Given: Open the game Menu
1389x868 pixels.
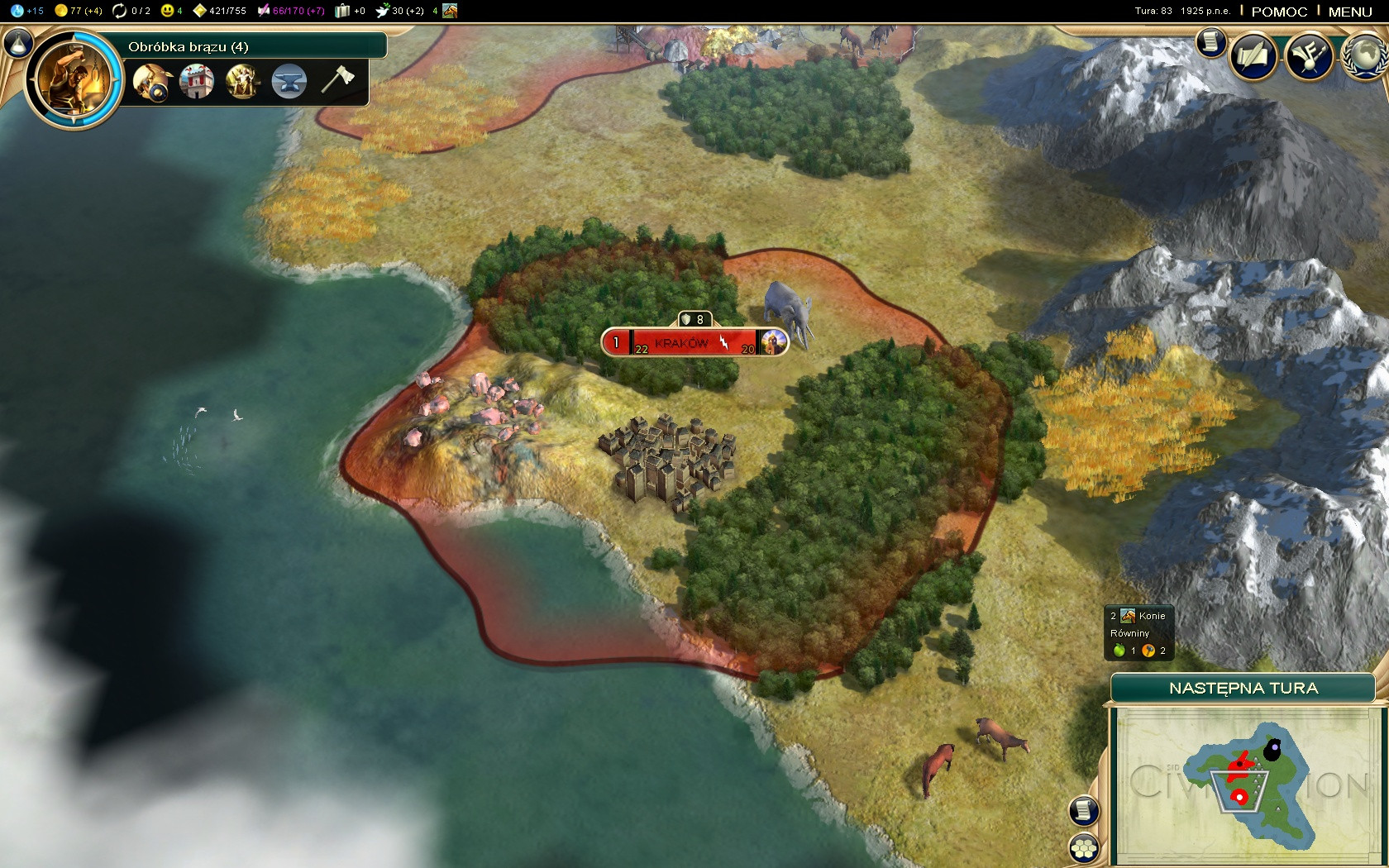Looking at the screenshot, I should click(1350, 12).
